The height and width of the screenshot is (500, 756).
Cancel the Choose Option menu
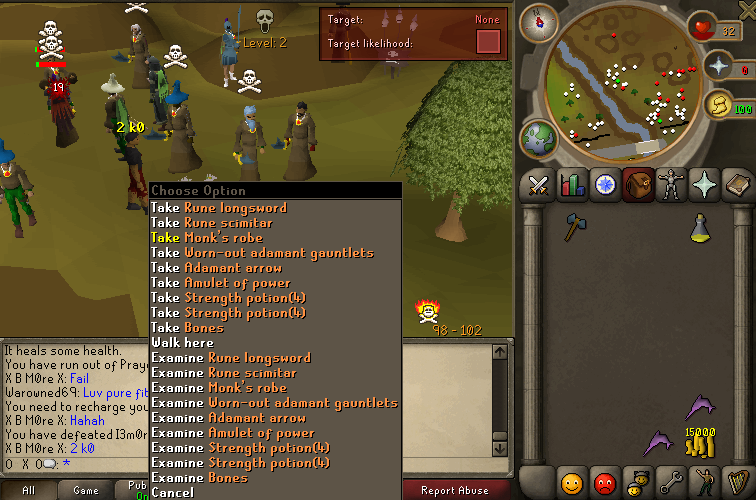tap(173, 492)
